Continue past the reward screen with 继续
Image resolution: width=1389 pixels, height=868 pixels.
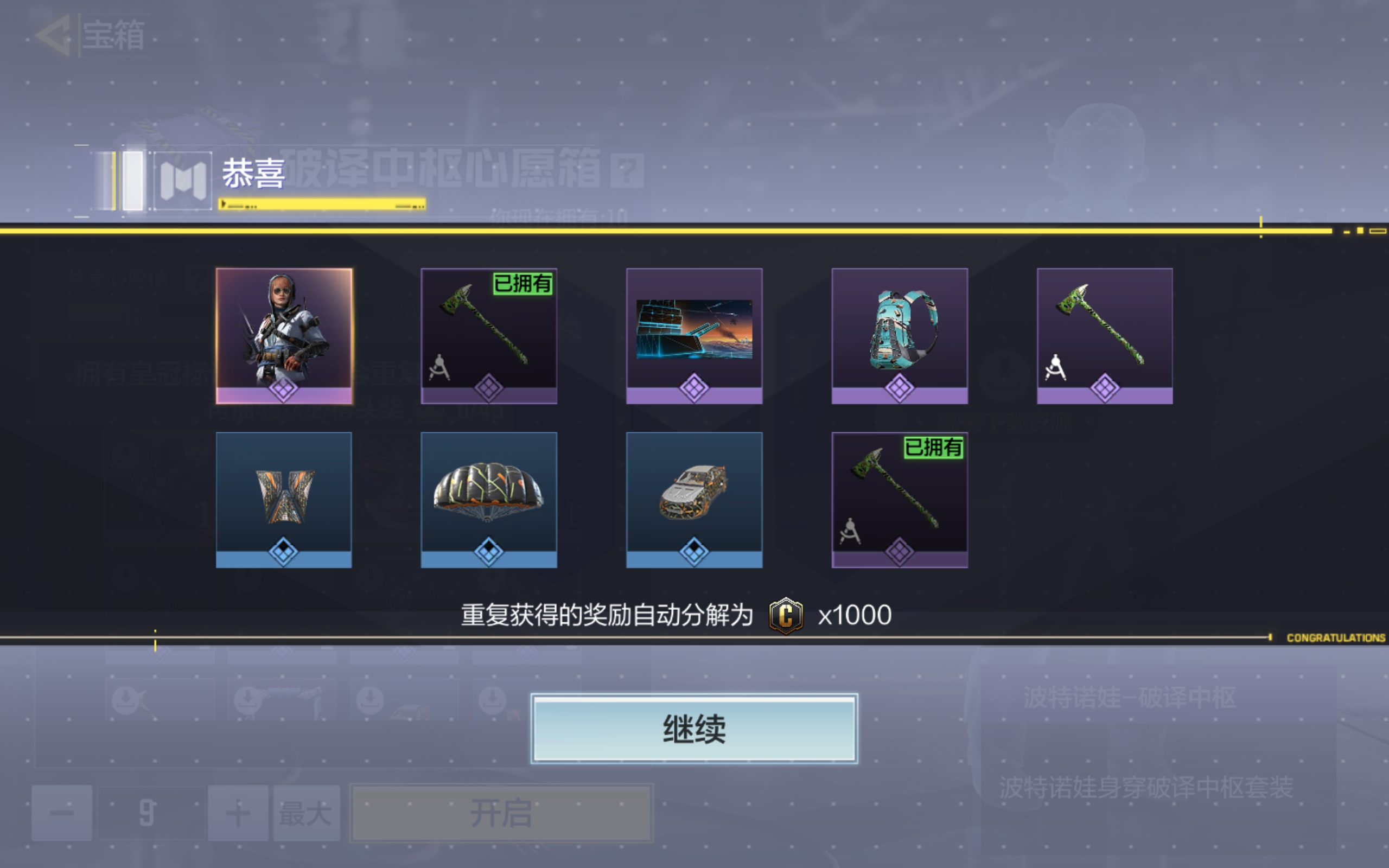(x=694, y=729)
